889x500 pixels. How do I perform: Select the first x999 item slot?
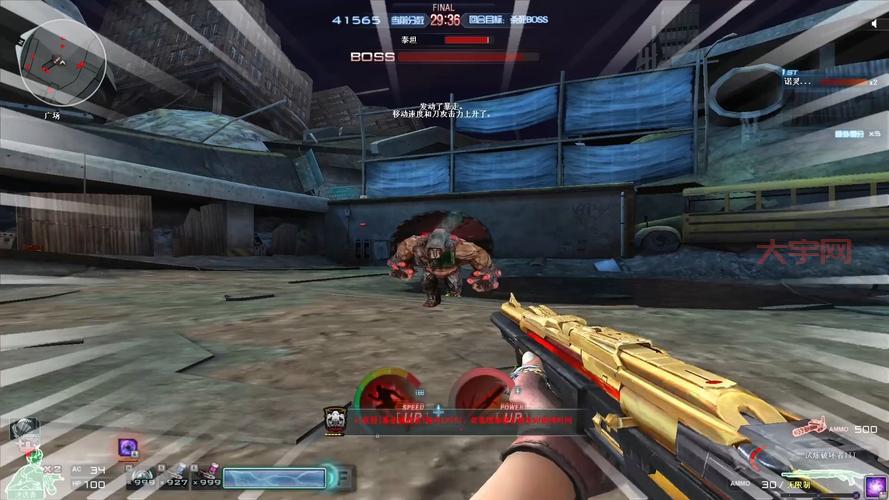click(x=143, y=473)
